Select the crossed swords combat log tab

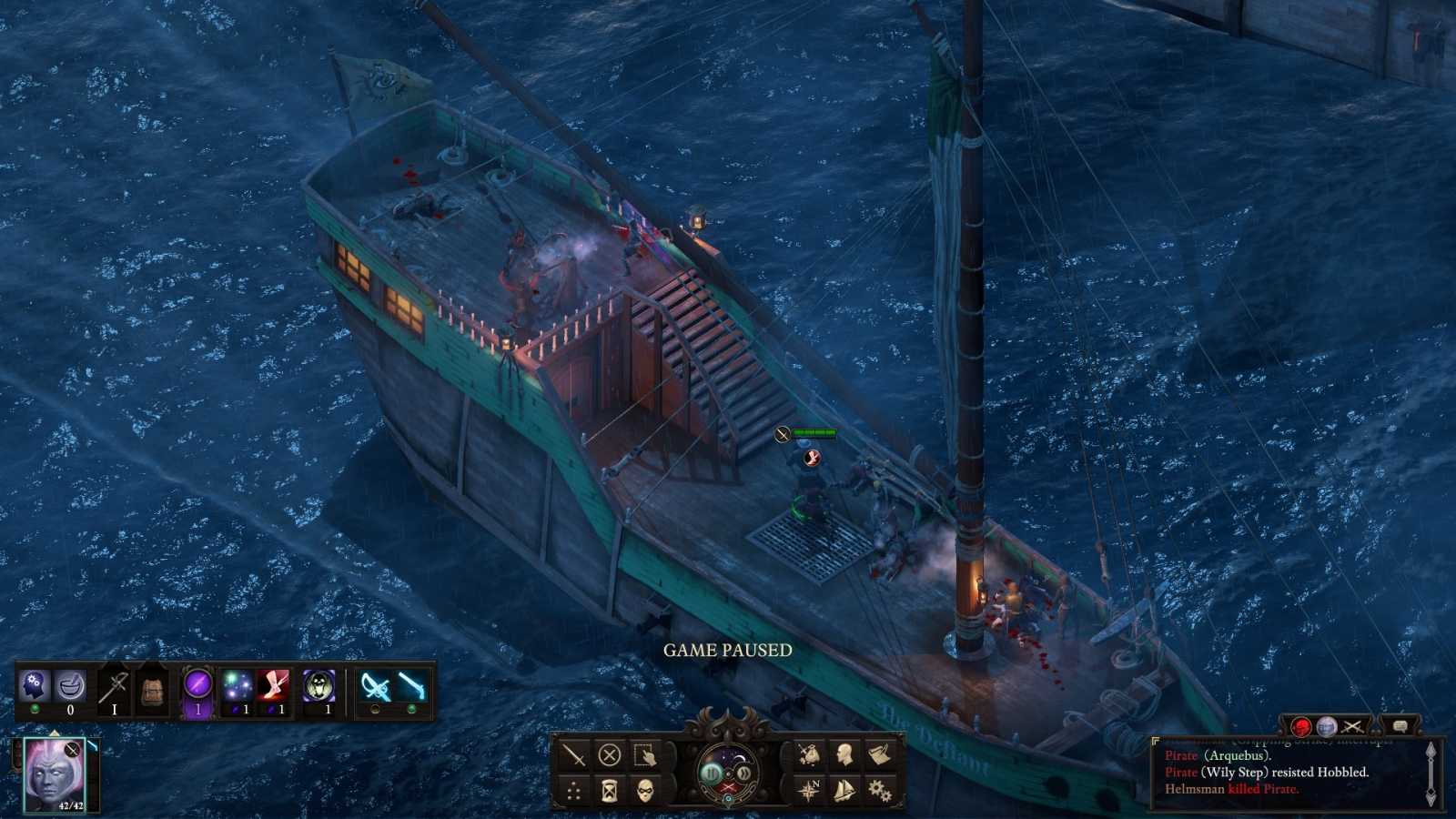tap(1353, 728)
